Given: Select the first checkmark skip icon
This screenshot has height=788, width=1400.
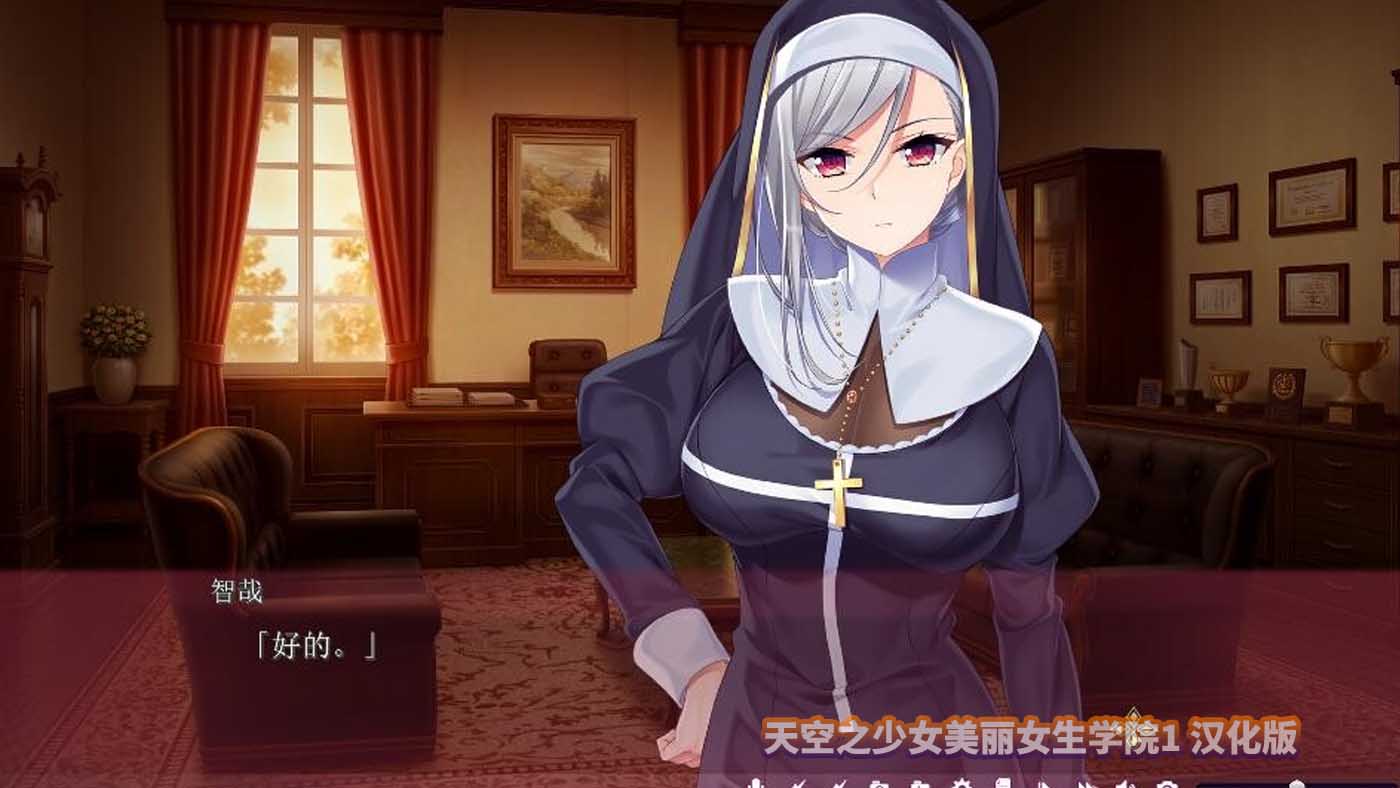Looking at the screenshot, I should click(x=798, y=784).
